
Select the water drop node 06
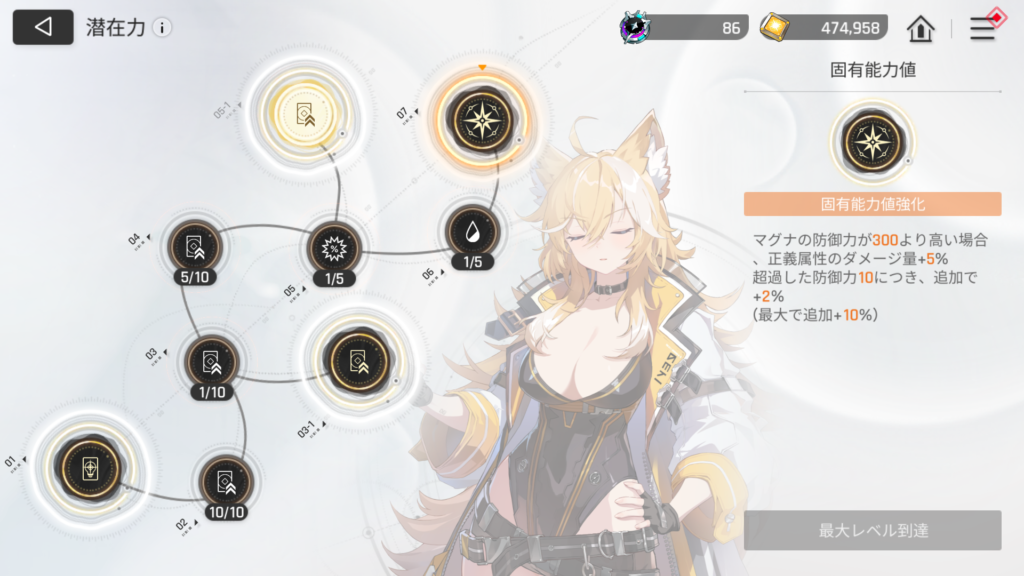(x=473, y=233)
